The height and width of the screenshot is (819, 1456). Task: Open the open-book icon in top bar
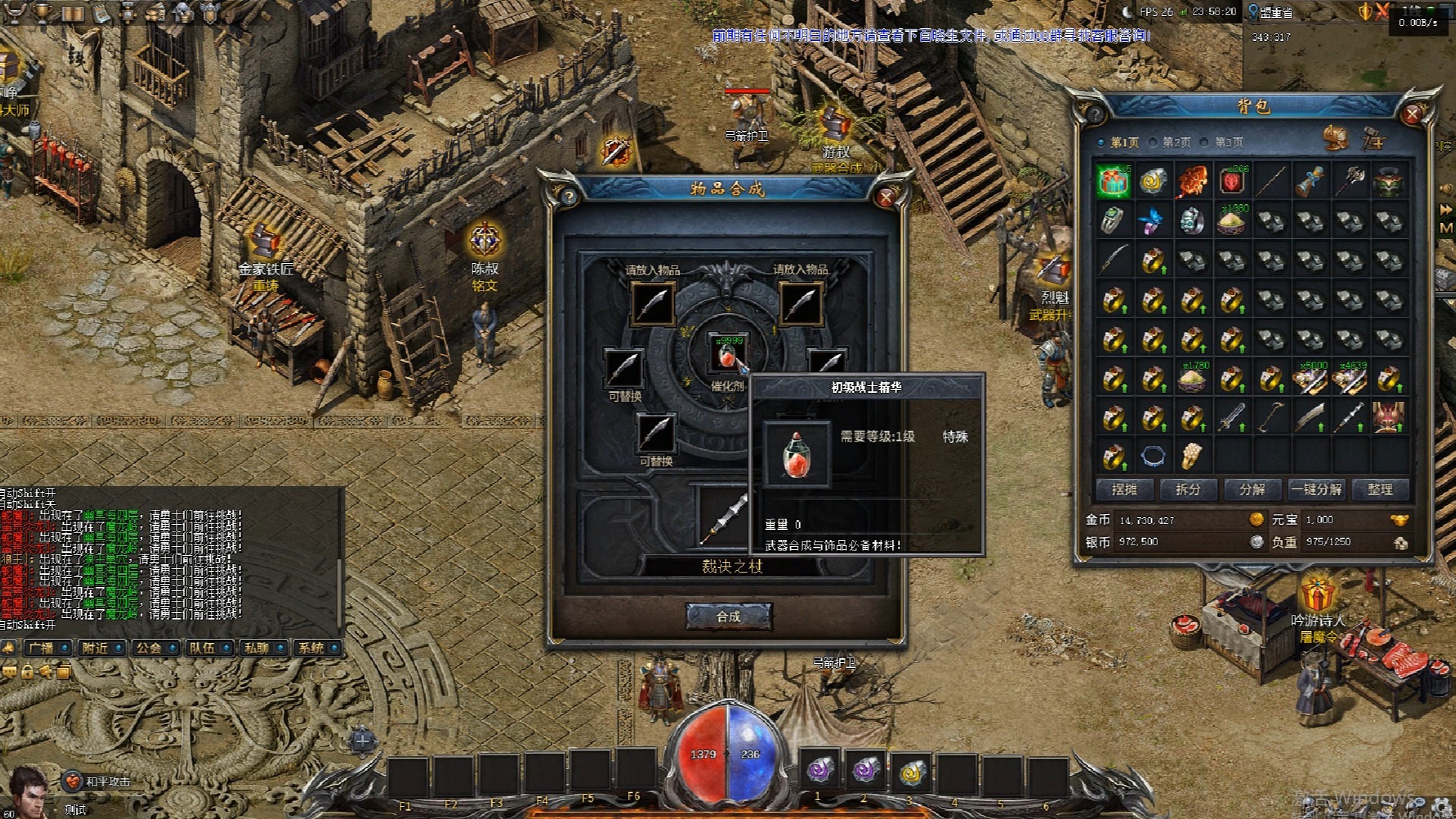pyautogui.click(x=72, y=12)
